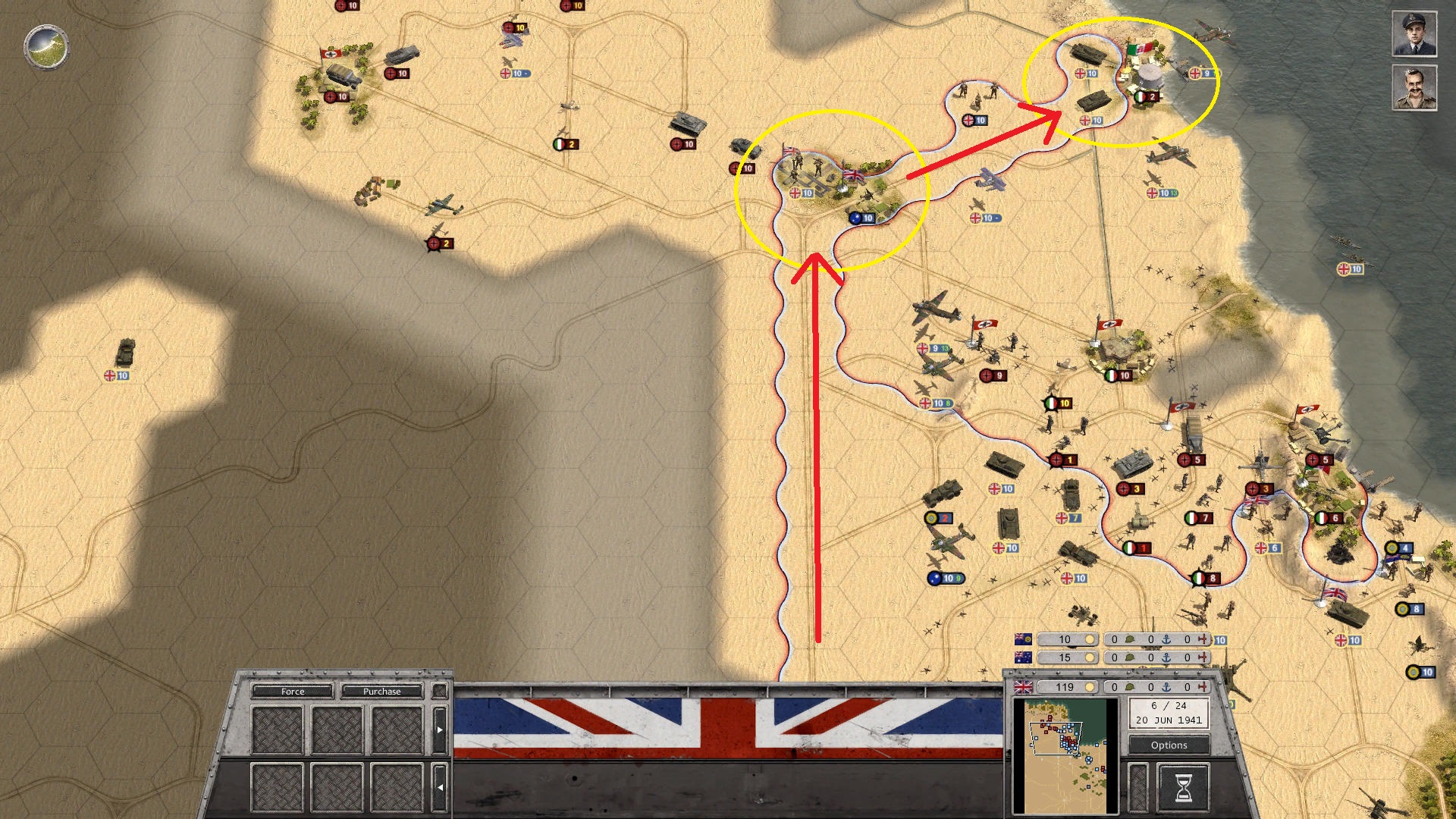Expand the unit panel with the right arrow
Viewport: 1456px width, 819px height.
coord(440,730)
